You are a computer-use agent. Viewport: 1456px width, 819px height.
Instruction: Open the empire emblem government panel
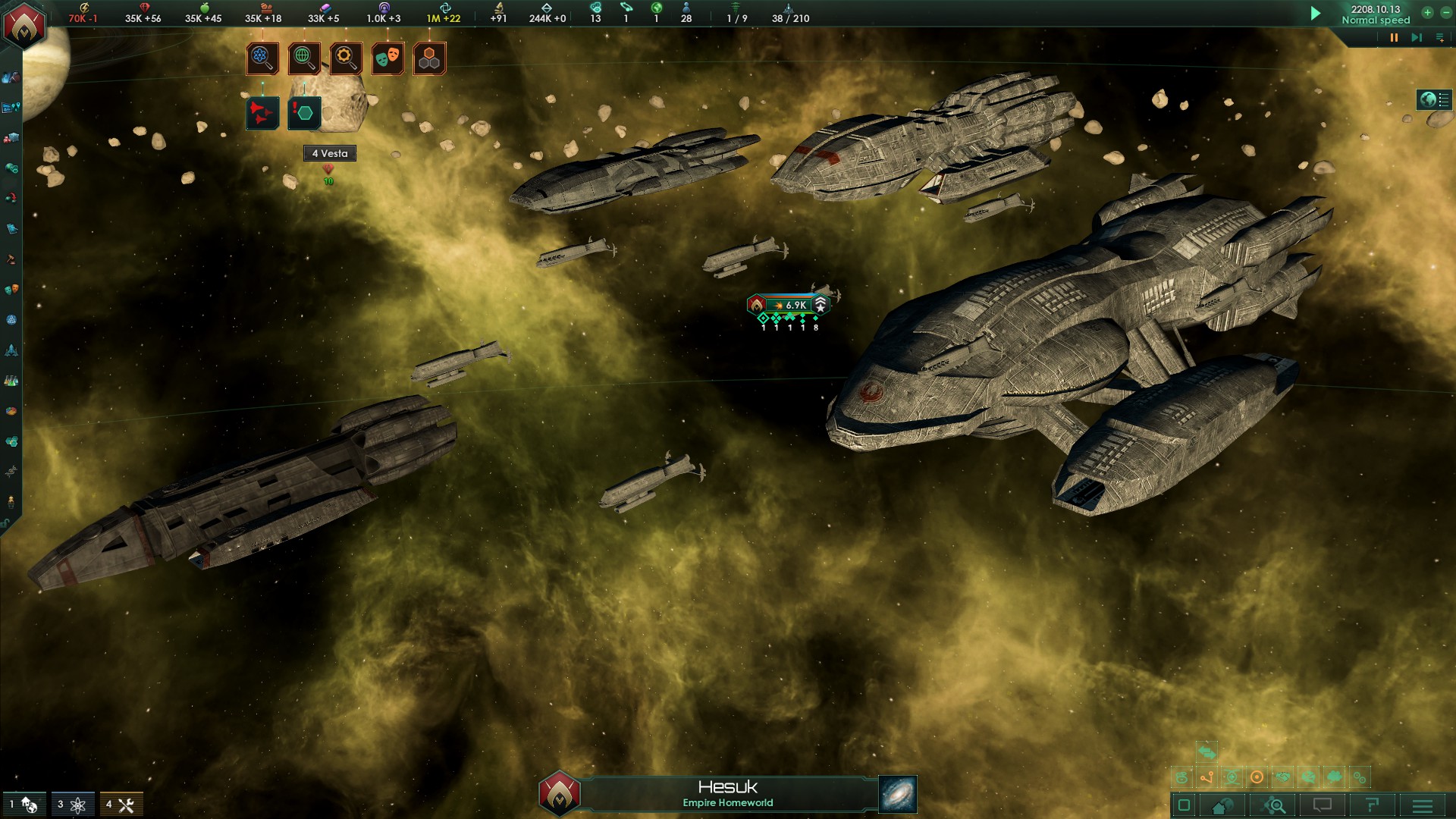[24, 25]
